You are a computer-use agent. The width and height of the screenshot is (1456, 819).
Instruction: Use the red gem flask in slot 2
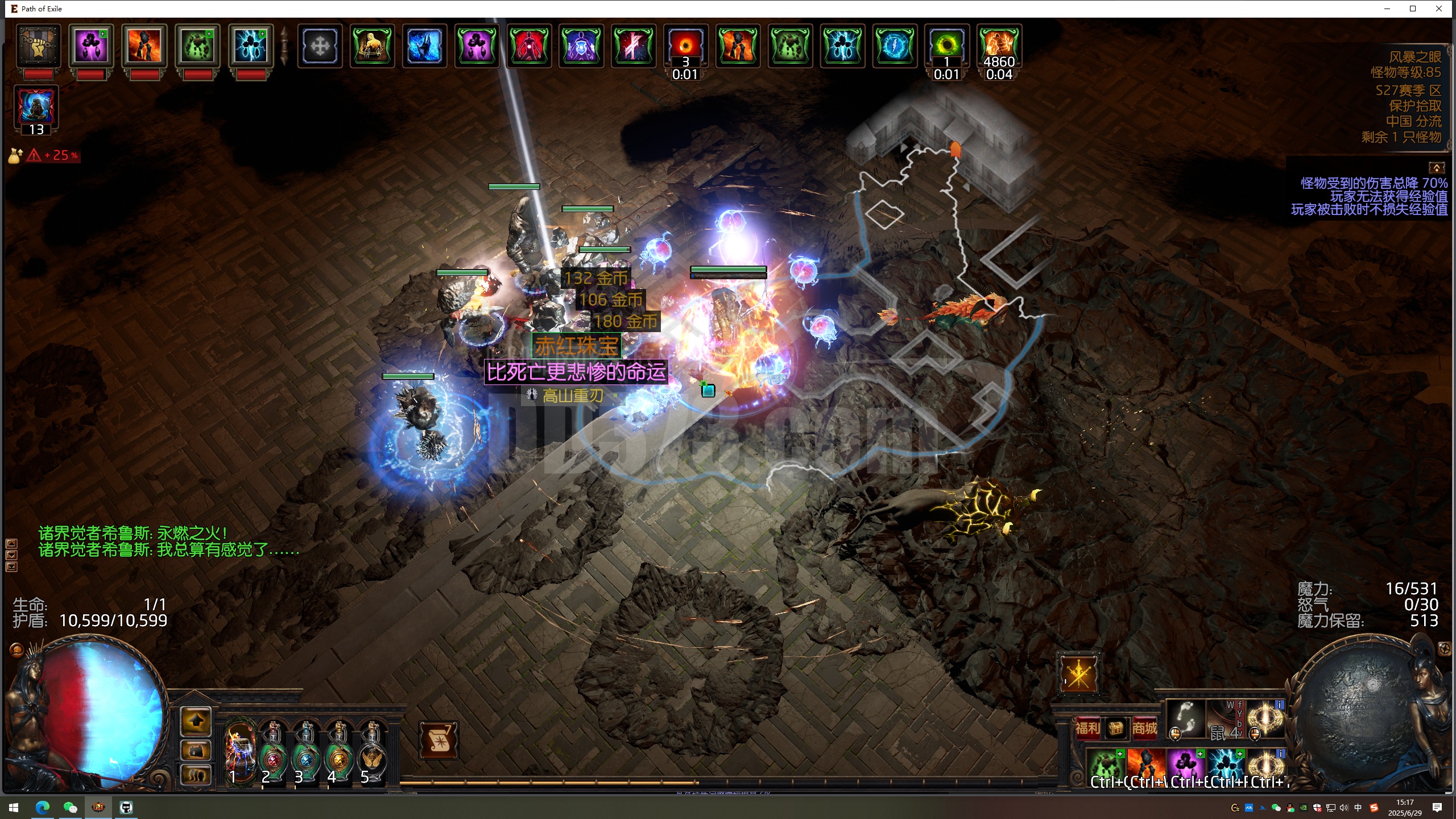pyautogui.click(x=273, y=752)
